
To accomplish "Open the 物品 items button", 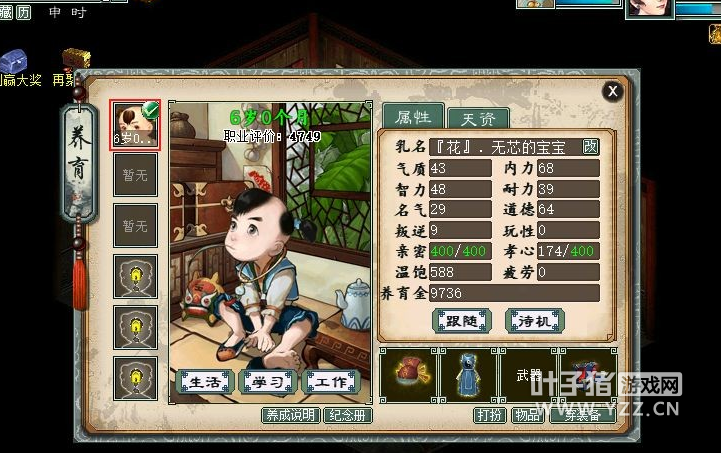I will [x=527, y=414].
